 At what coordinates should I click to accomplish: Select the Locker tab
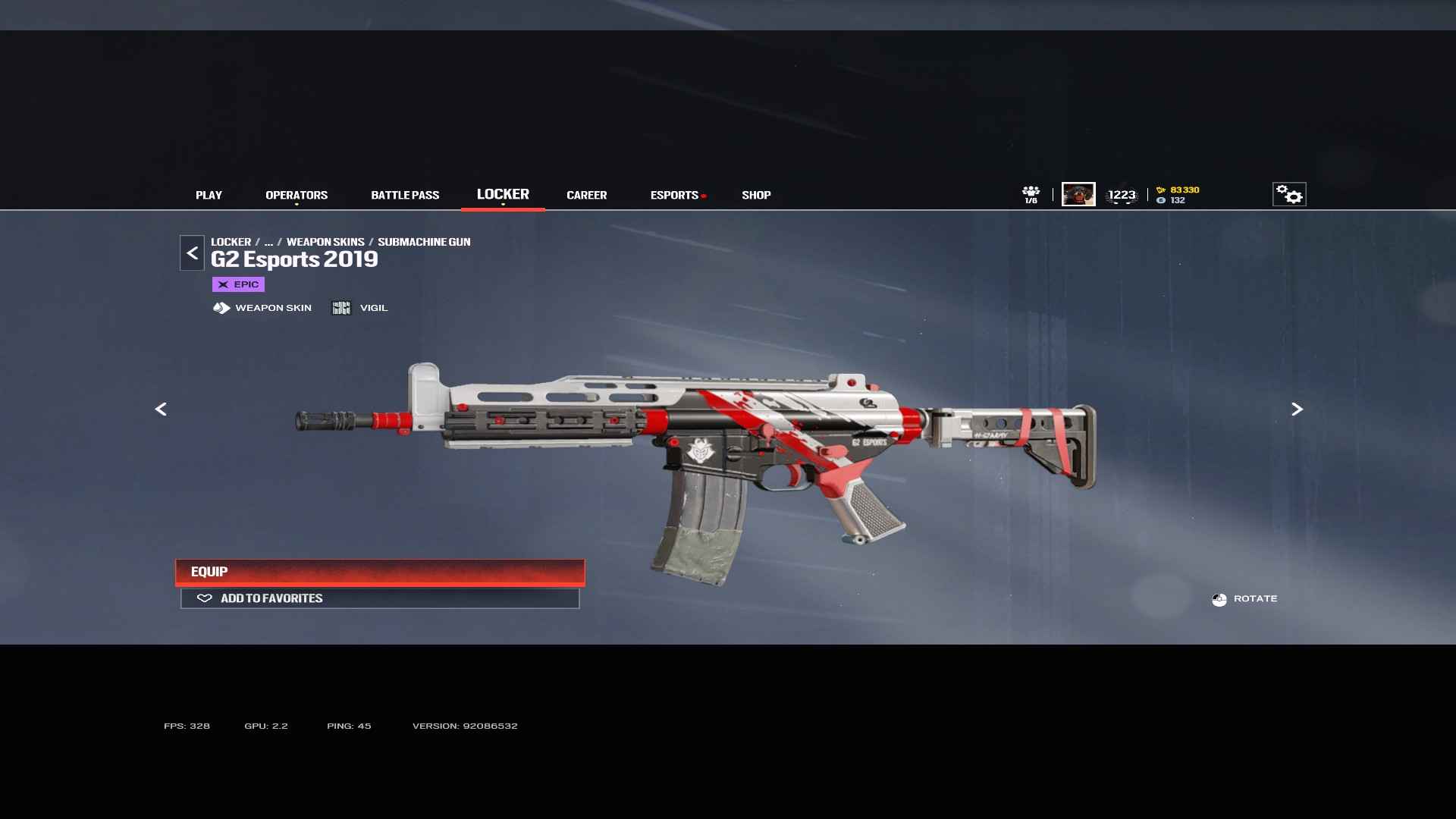tap(503, 194)
